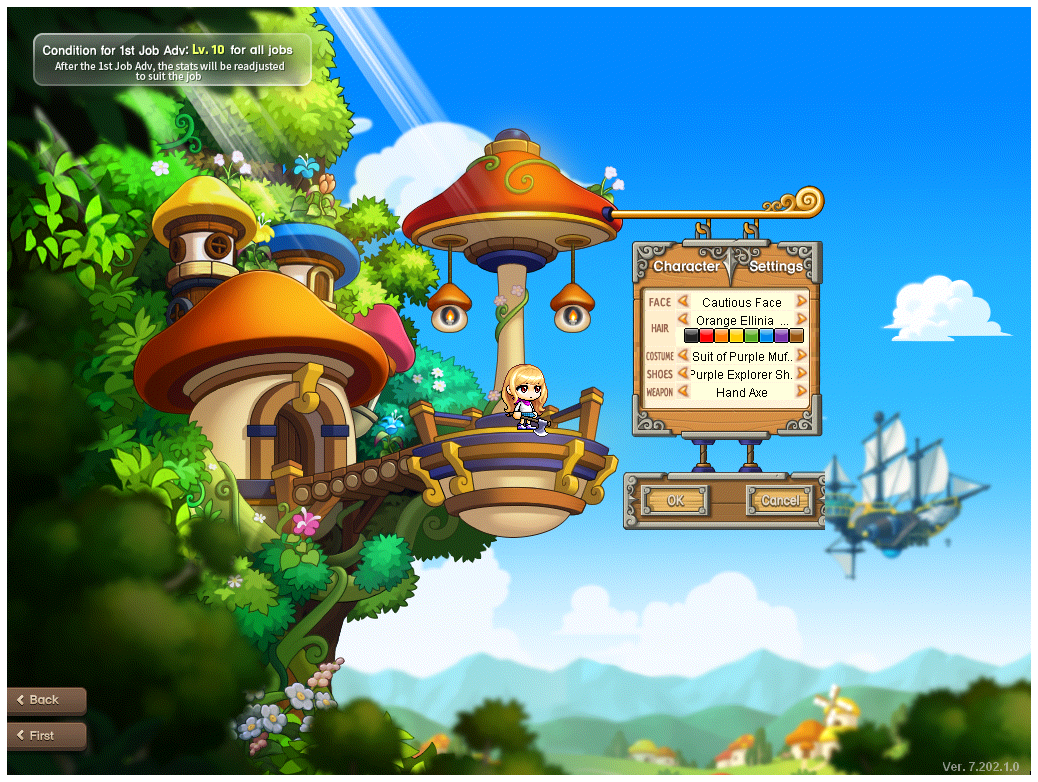Select the next face option
This screenshot has width=1038, height=782.
click(802, 302)
